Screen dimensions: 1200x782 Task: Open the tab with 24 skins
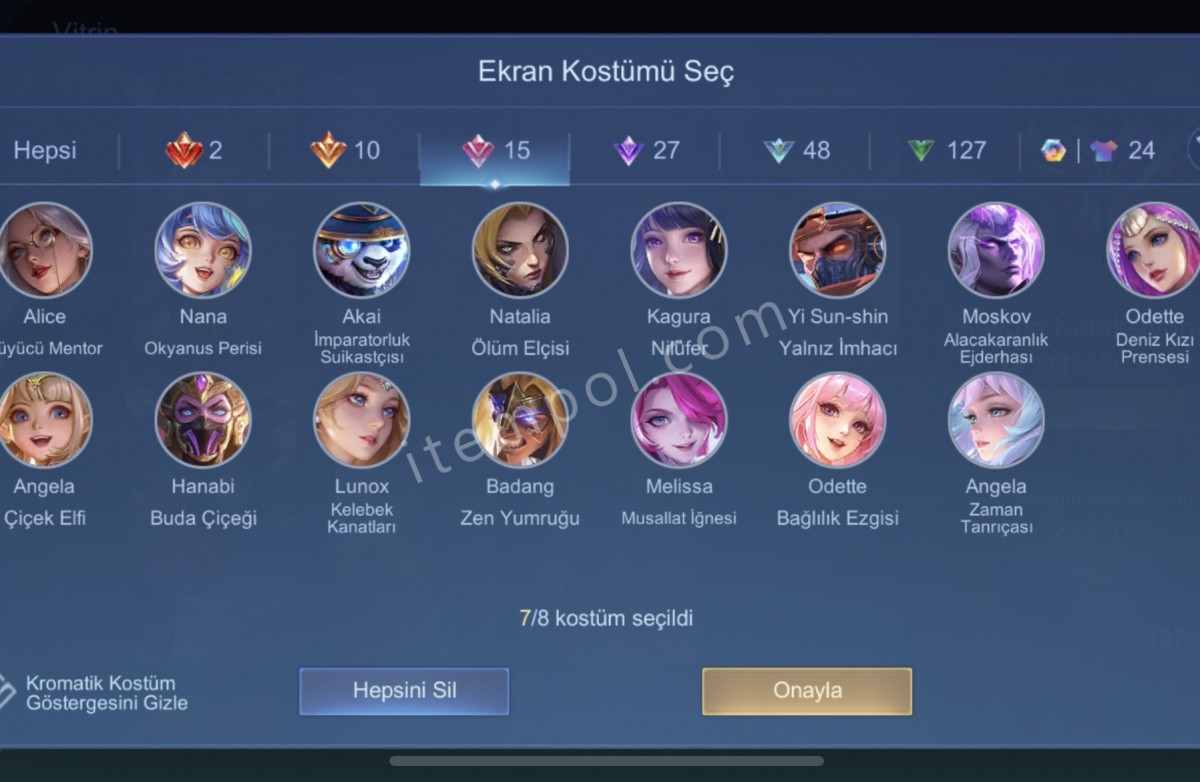(x=1098, y=151)
